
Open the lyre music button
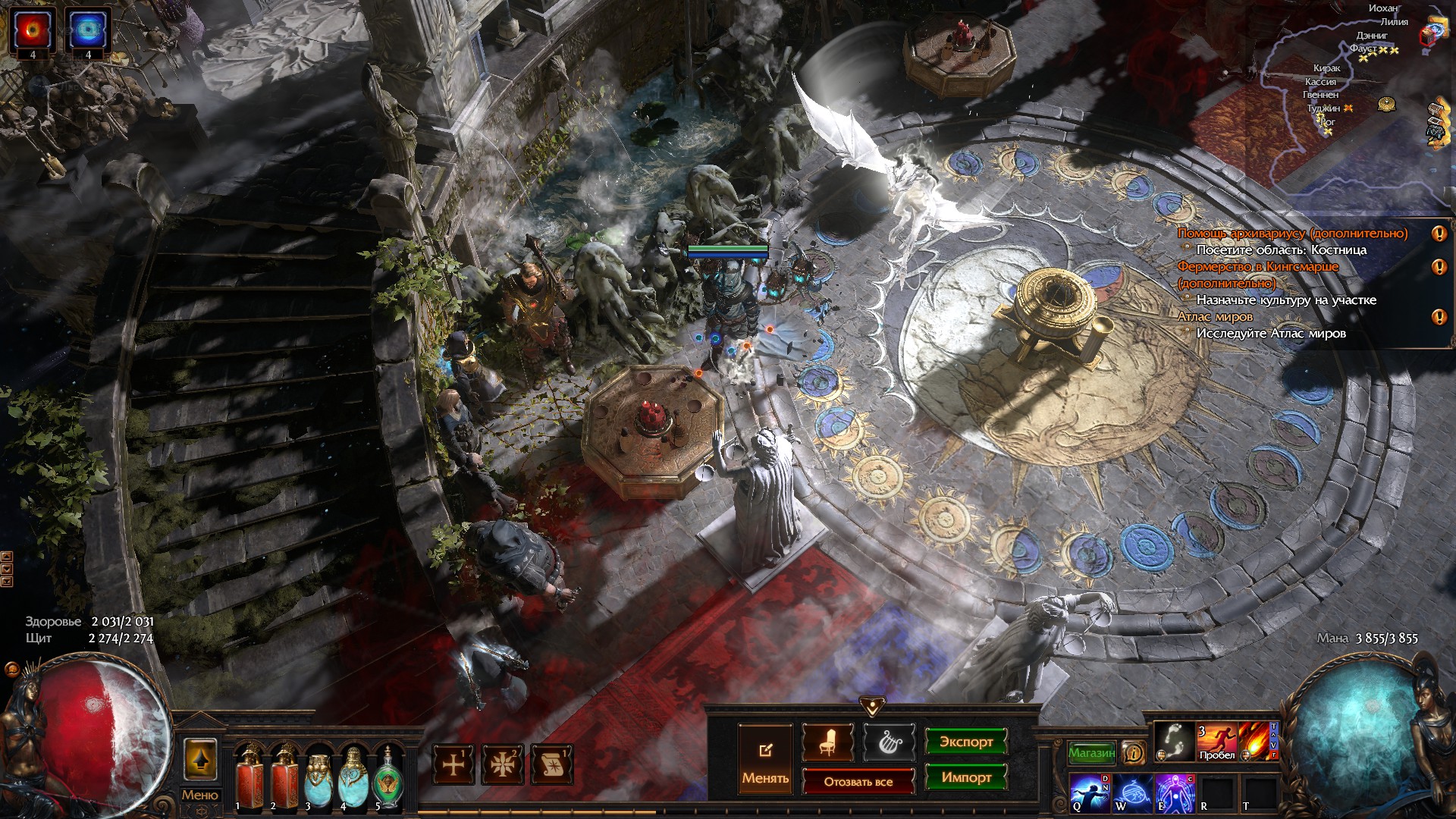[x=888, y=742]
